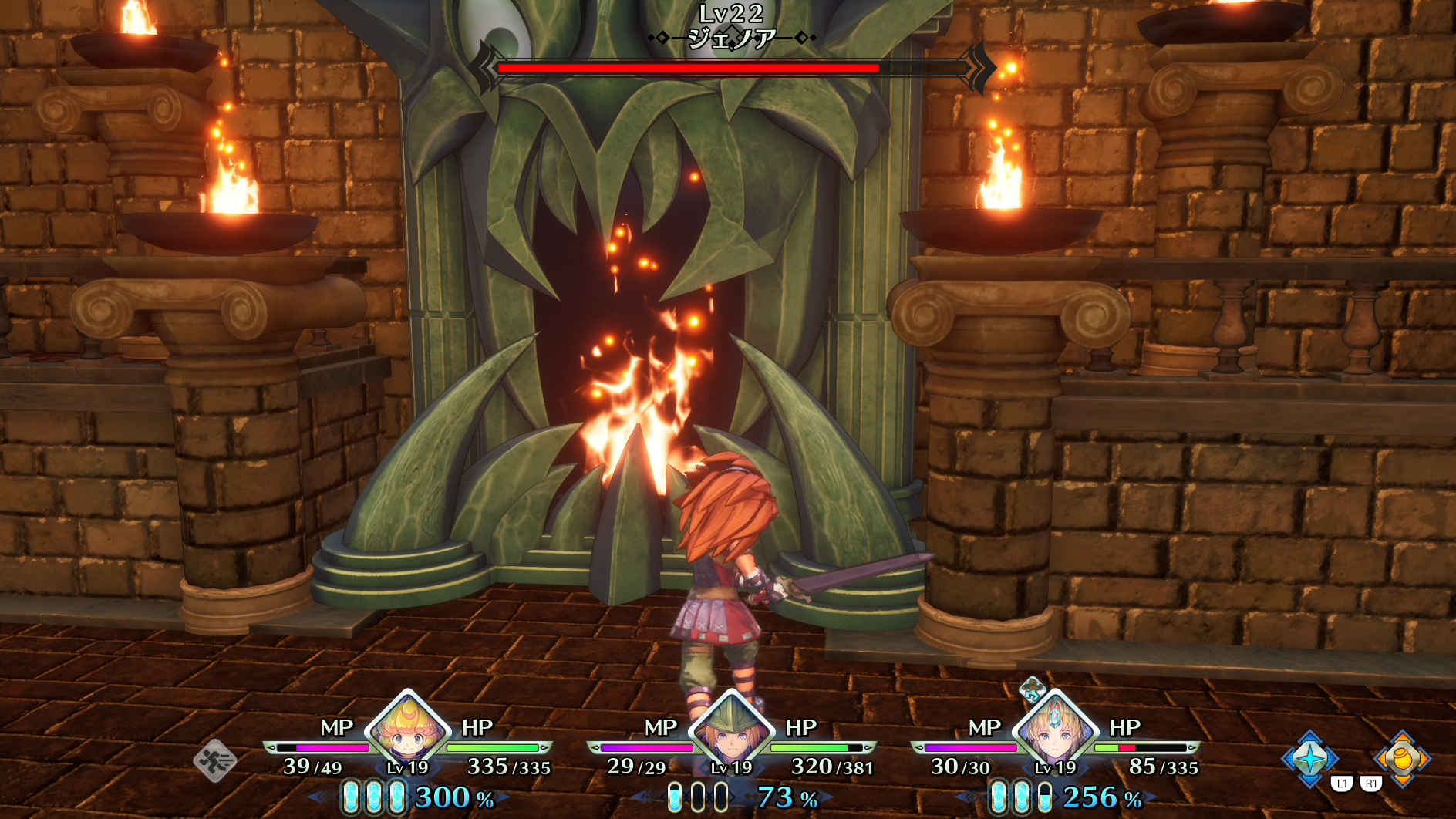The width and height of the screenshot is (1456, 819).
Task: Select Duran's helmeted party portrait
Action: [x=731, y=732]
